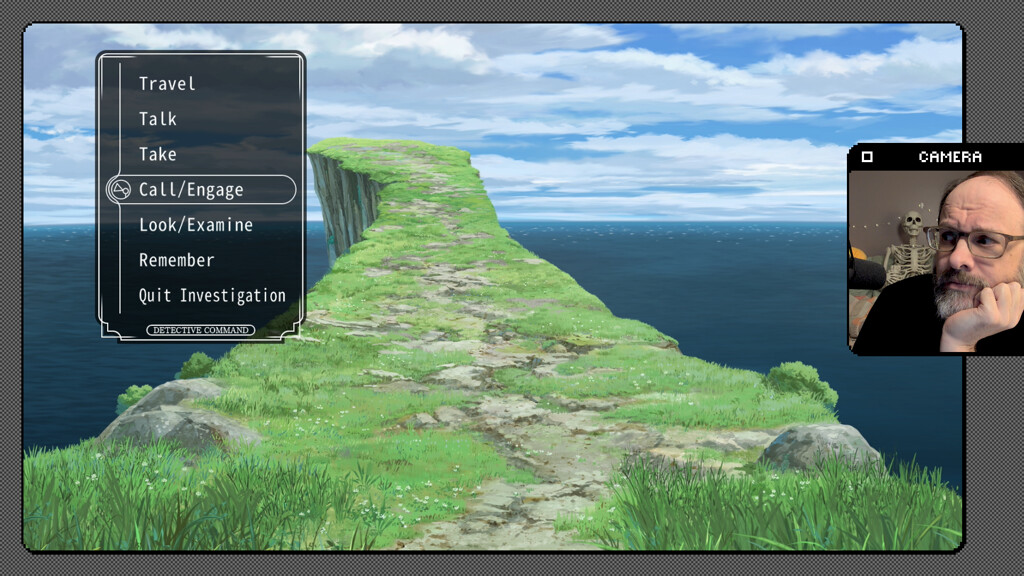Activate the highlighted Call/Engage option
The height and width of the screenshot is (576, 1024).
(x=191, y=190)
